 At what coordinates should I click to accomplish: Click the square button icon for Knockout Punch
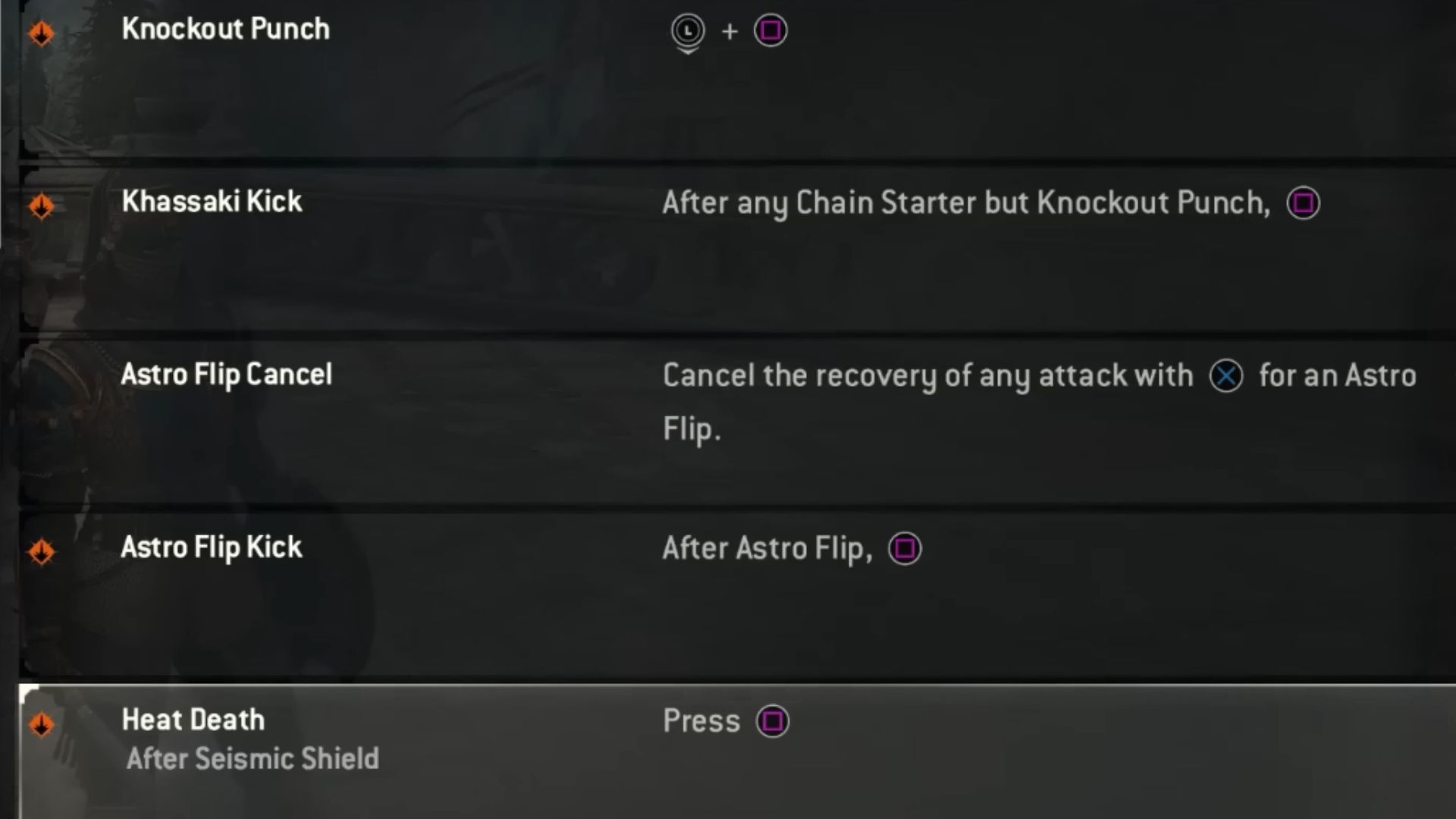point(770,31)
